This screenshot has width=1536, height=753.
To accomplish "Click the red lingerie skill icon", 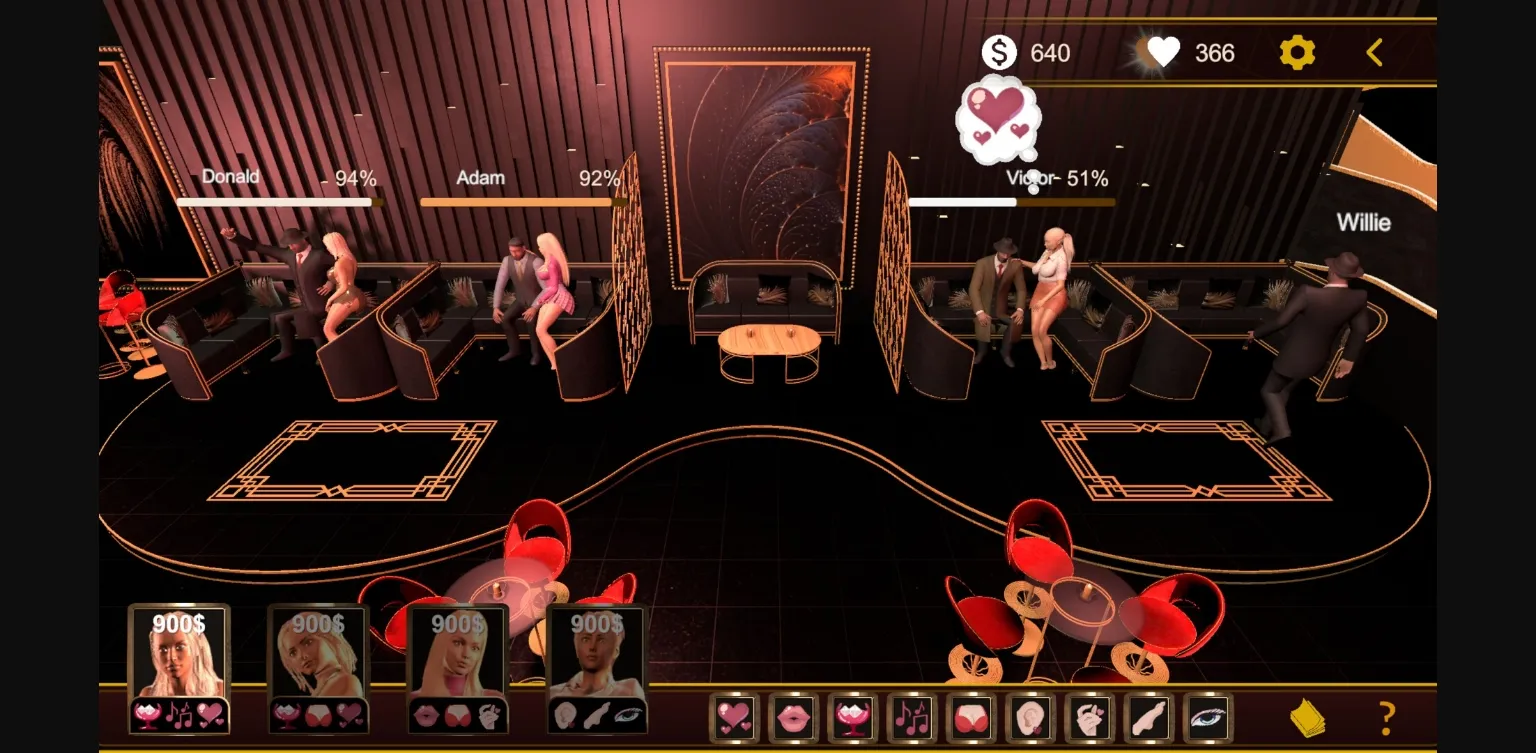I will pos(971,718).
